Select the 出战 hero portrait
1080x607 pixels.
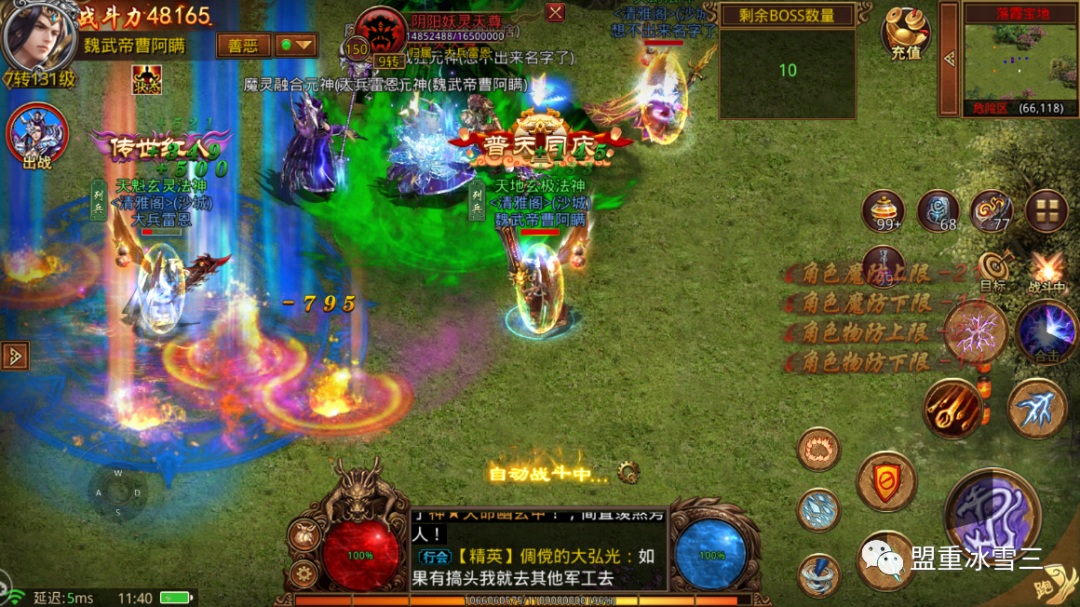coord(36,135)
